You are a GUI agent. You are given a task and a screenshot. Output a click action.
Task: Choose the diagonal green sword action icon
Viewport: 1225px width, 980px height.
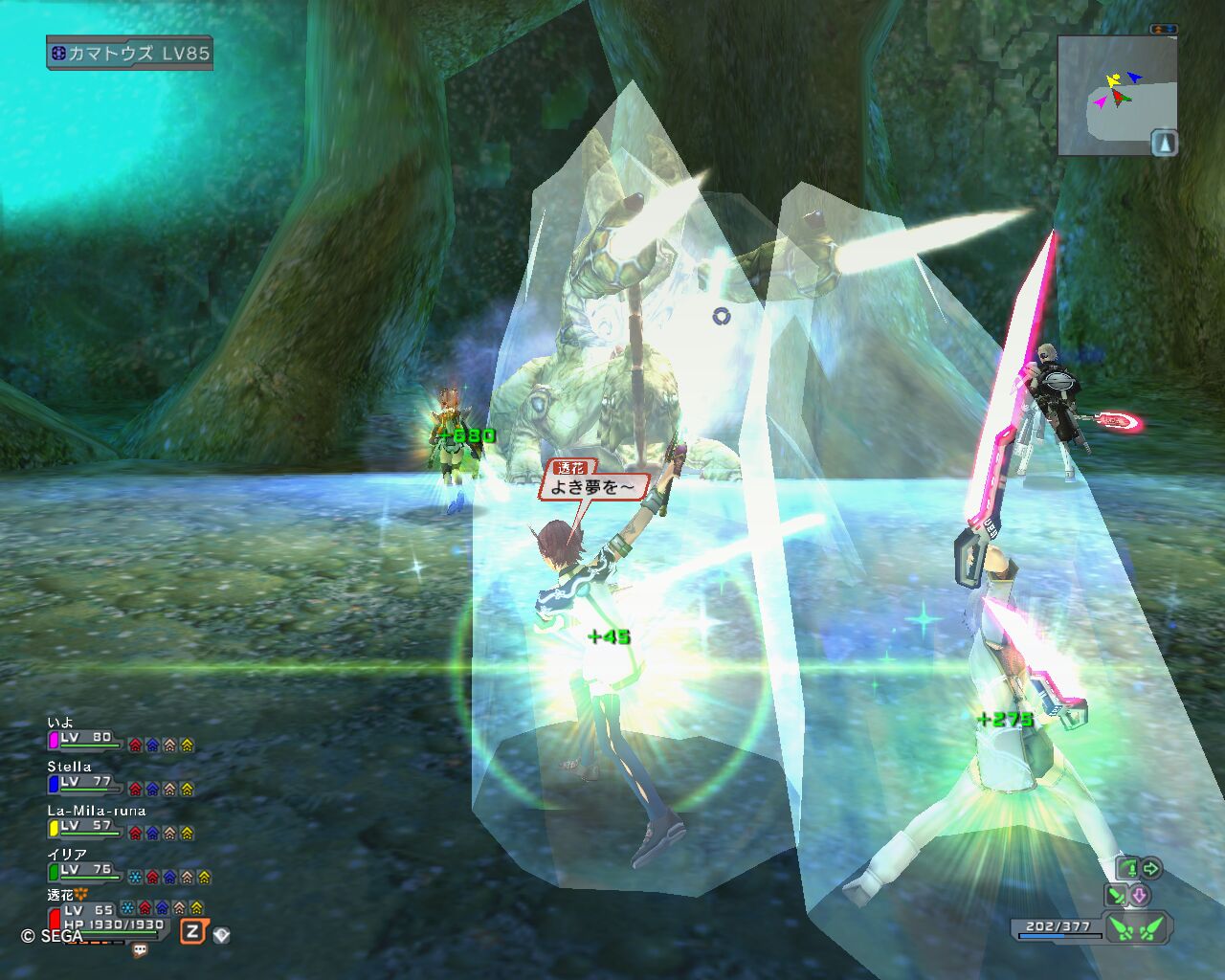1115,896
